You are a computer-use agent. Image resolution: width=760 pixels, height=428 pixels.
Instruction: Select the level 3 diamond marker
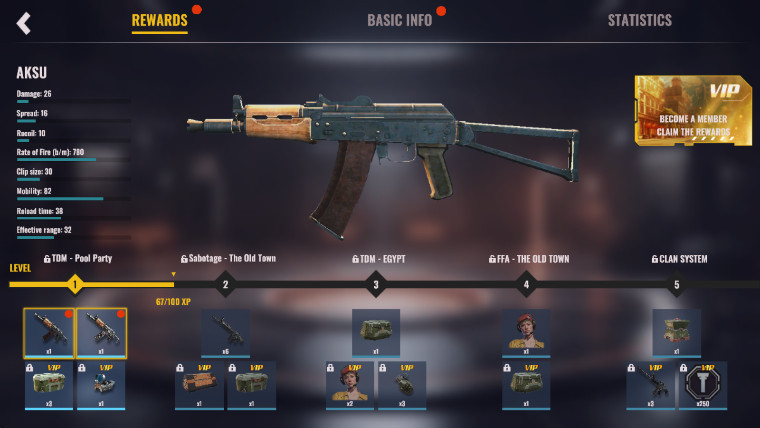pos(376,285)
